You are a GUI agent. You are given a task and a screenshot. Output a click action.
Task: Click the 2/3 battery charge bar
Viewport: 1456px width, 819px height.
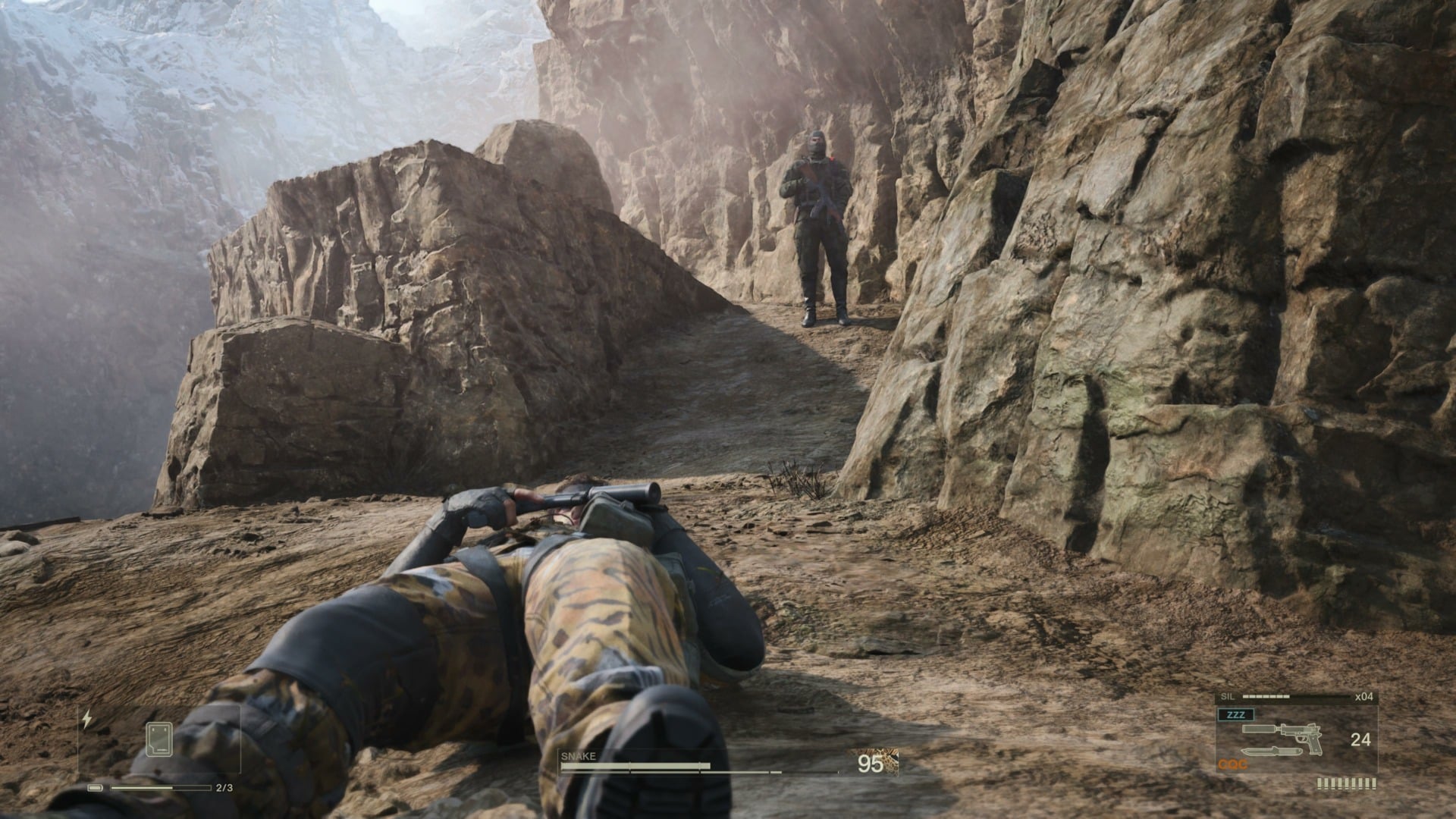pos(161,788)
